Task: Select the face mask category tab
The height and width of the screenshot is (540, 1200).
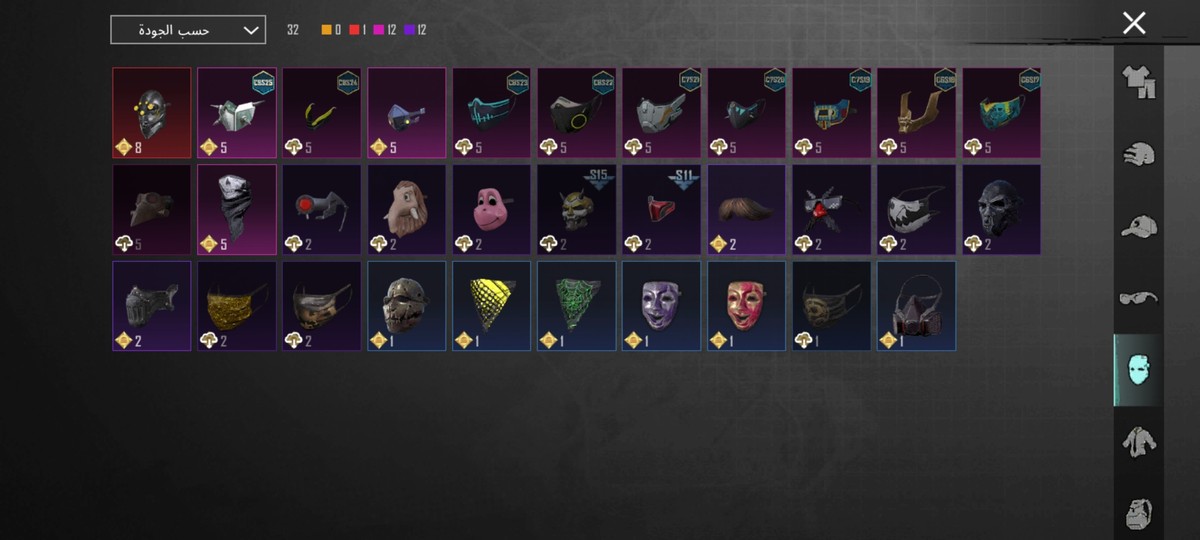Action: (1138, 370)
